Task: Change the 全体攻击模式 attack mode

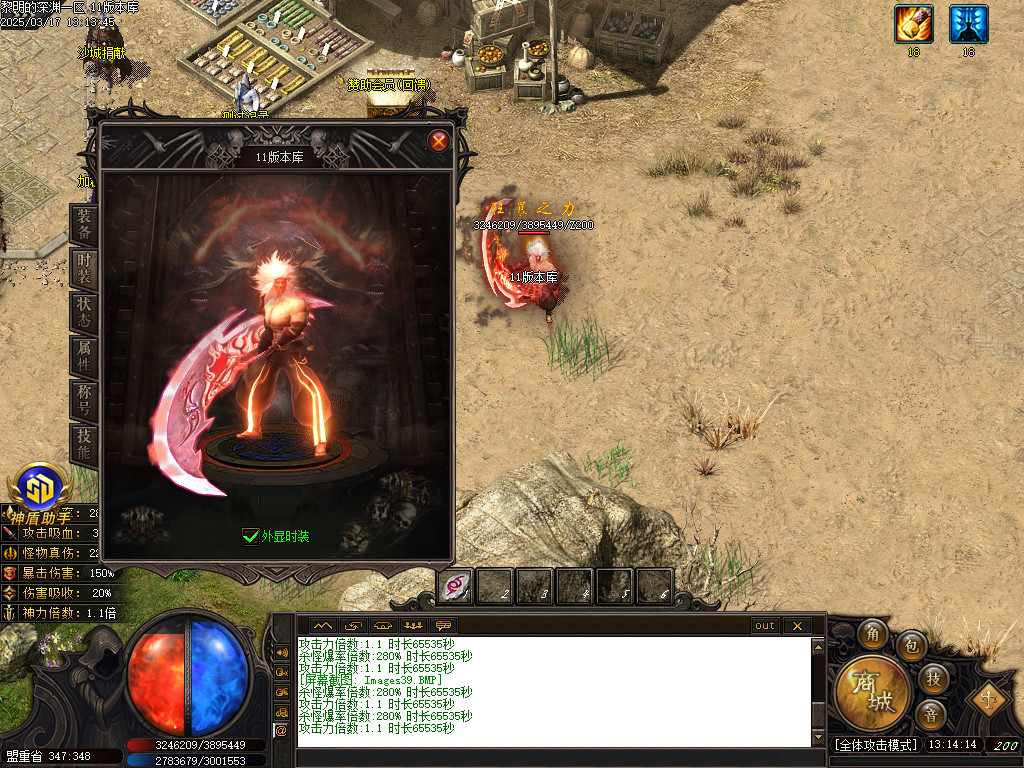Action: 875,745
